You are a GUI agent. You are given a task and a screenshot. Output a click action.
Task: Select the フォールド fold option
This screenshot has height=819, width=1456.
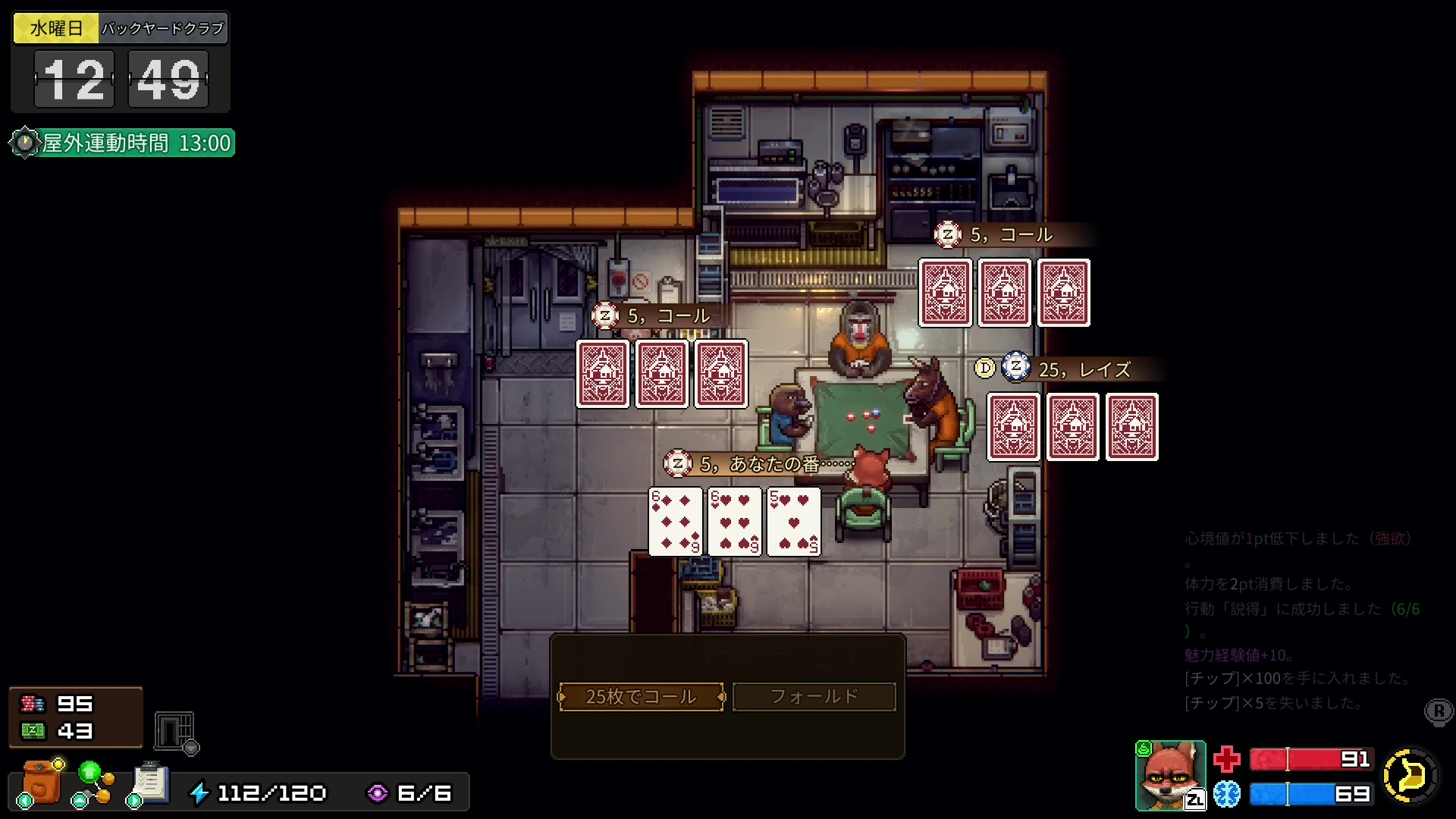click(814, 696)
